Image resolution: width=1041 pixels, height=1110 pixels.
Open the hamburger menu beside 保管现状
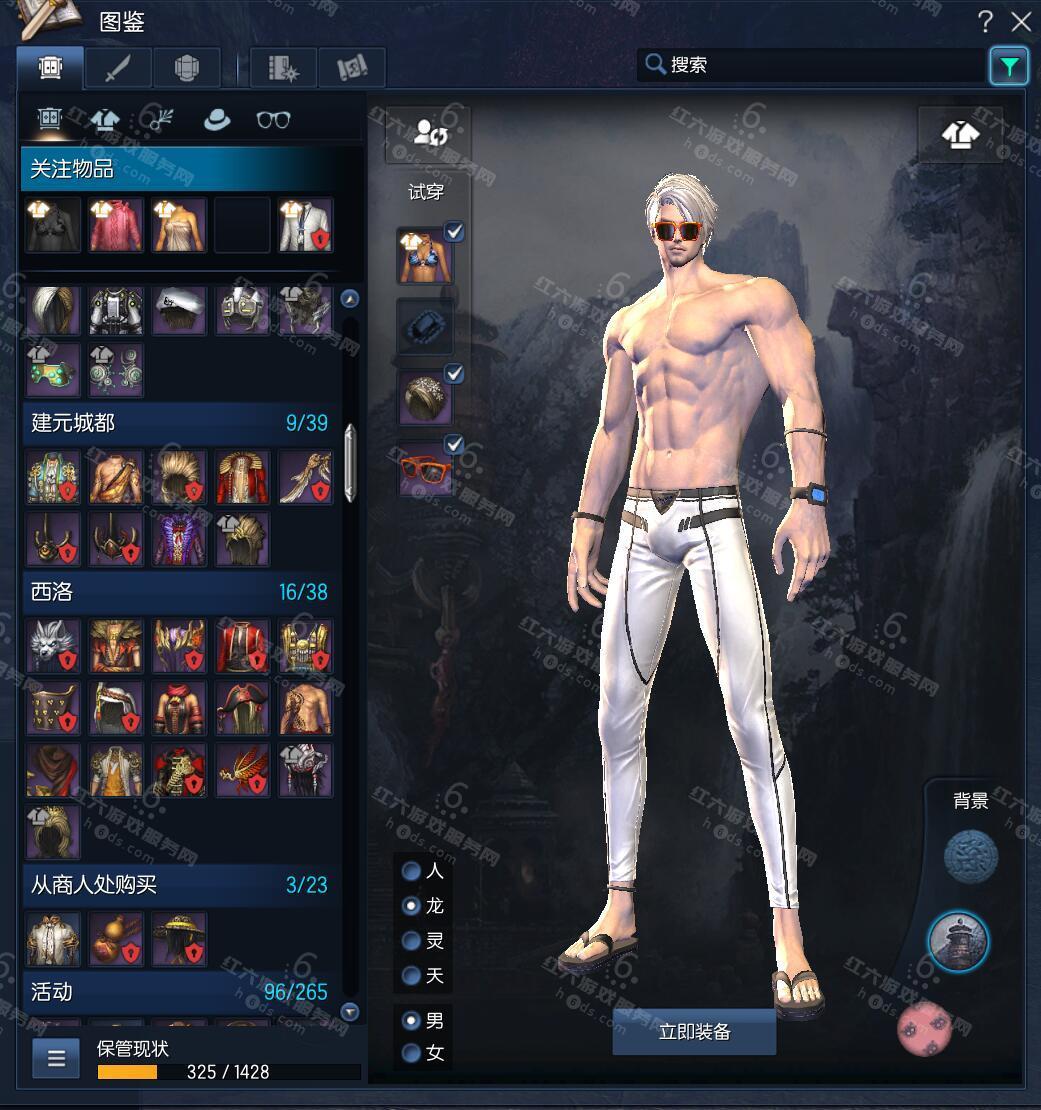pyautogui.click(x=56, y=1059)
